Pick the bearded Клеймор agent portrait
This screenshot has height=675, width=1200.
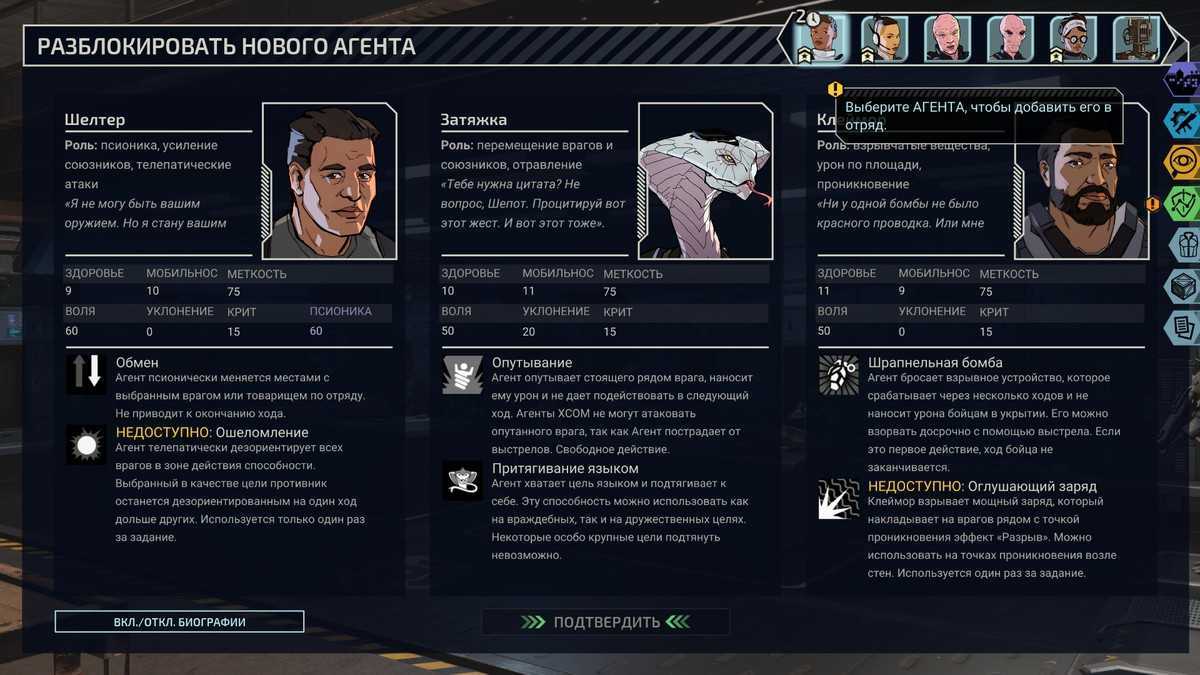[1080, 195]
